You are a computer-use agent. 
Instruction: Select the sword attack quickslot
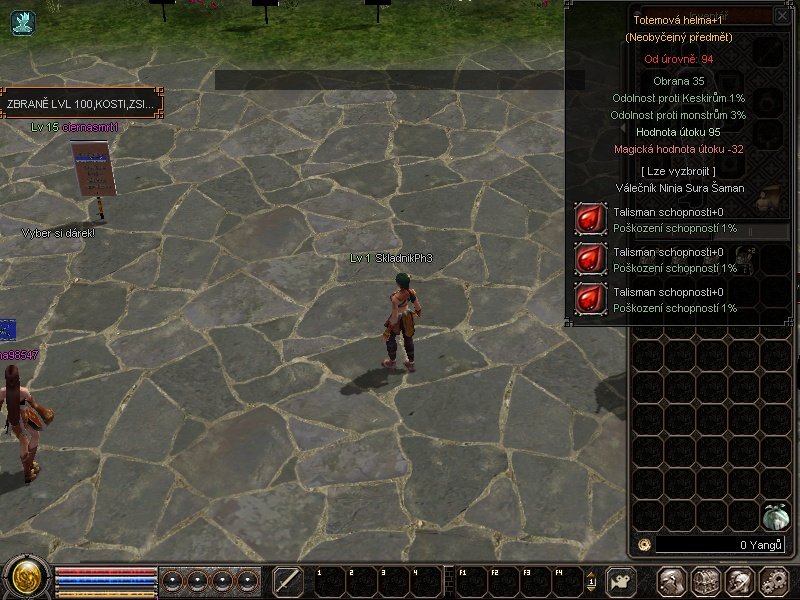point(288,581)
